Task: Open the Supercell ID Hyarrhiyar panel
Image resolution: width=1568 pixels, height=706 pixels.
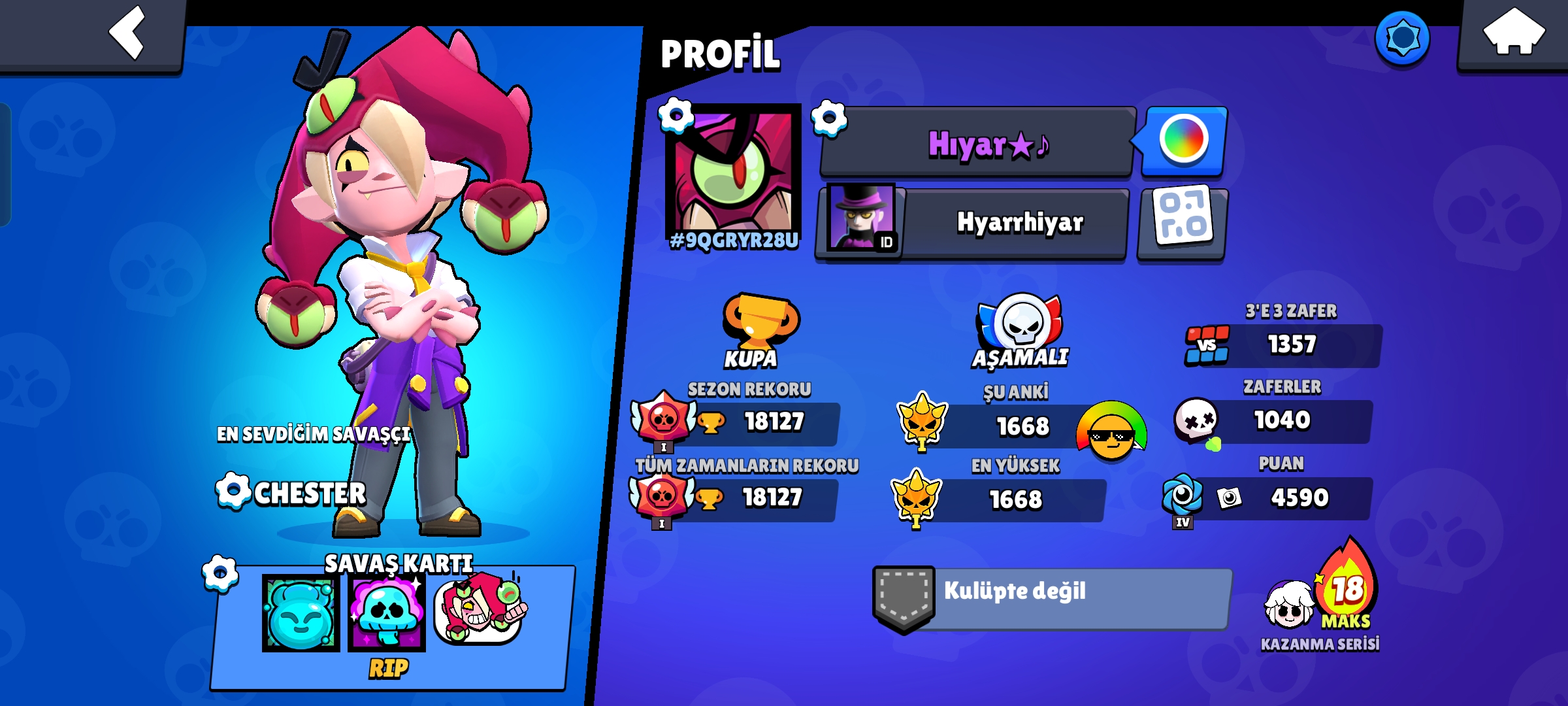Action: click(x=973, y=223)
